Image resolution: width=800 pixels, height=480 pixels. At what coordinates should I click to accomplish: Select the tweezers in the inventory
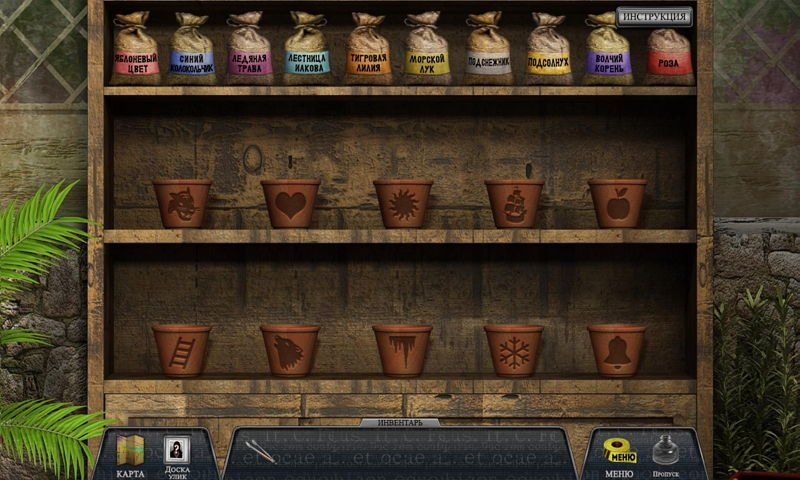tap(261, 451)
